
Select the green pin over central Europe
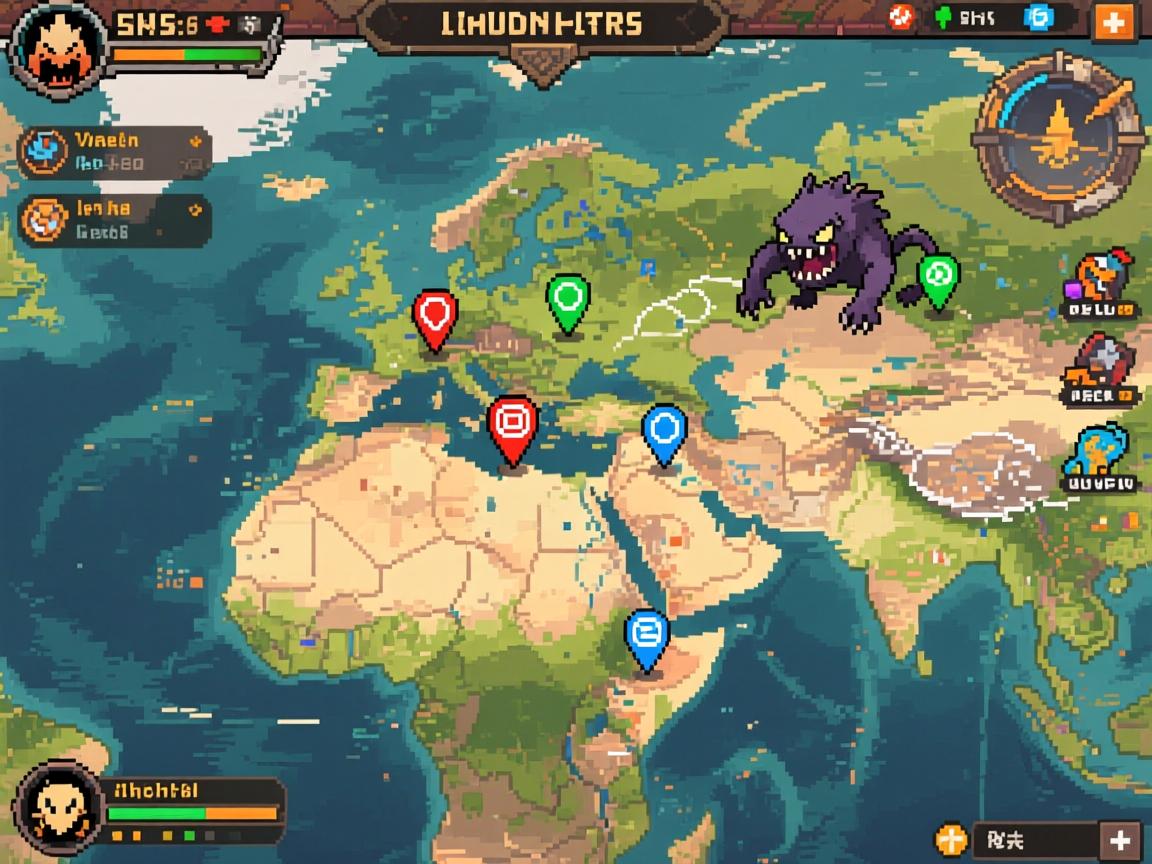click(x=568, y=298)
